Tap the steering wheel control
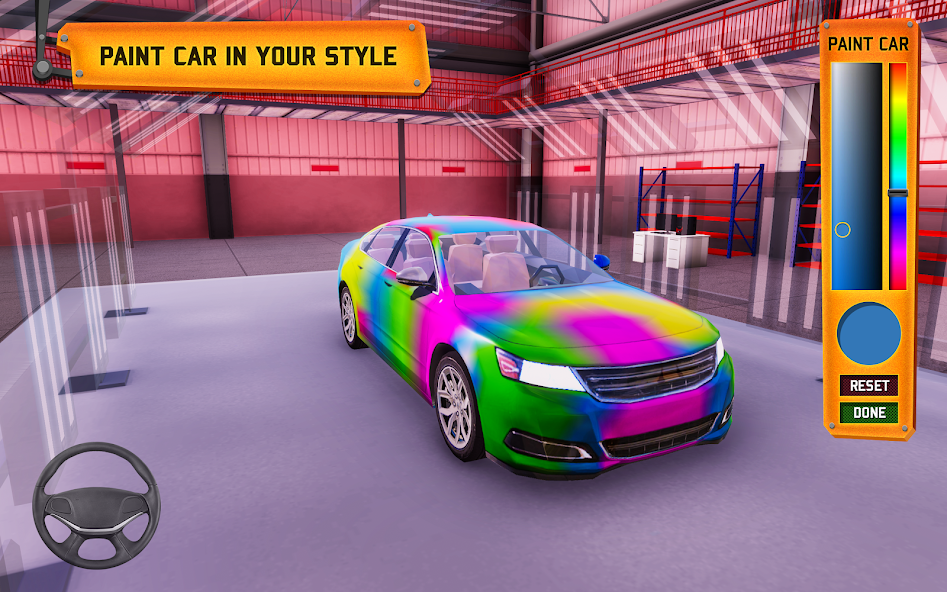The image size is (947, 592). (x=96, y=506)
